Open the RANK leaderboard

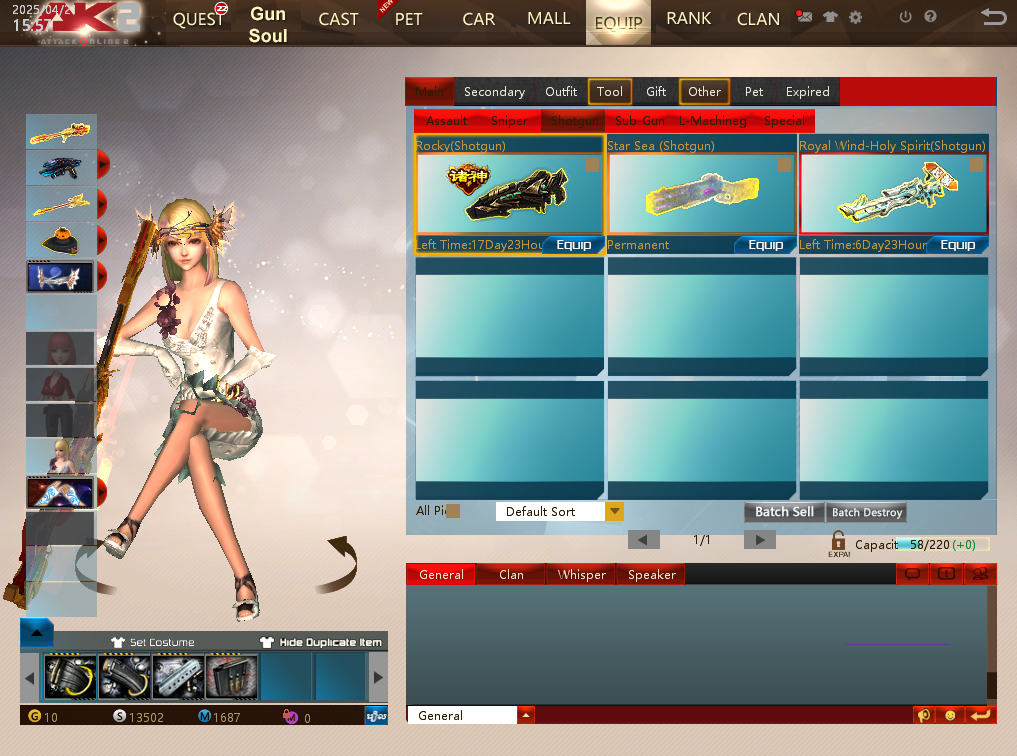(x=688, y=19)
